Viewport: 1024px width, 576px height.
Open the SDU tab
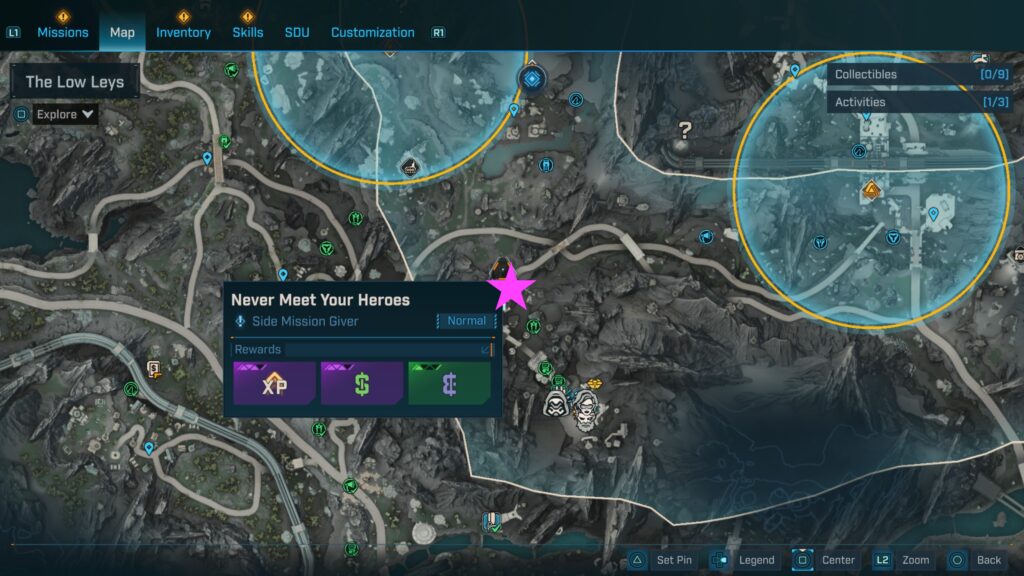[x=297, y=32]
